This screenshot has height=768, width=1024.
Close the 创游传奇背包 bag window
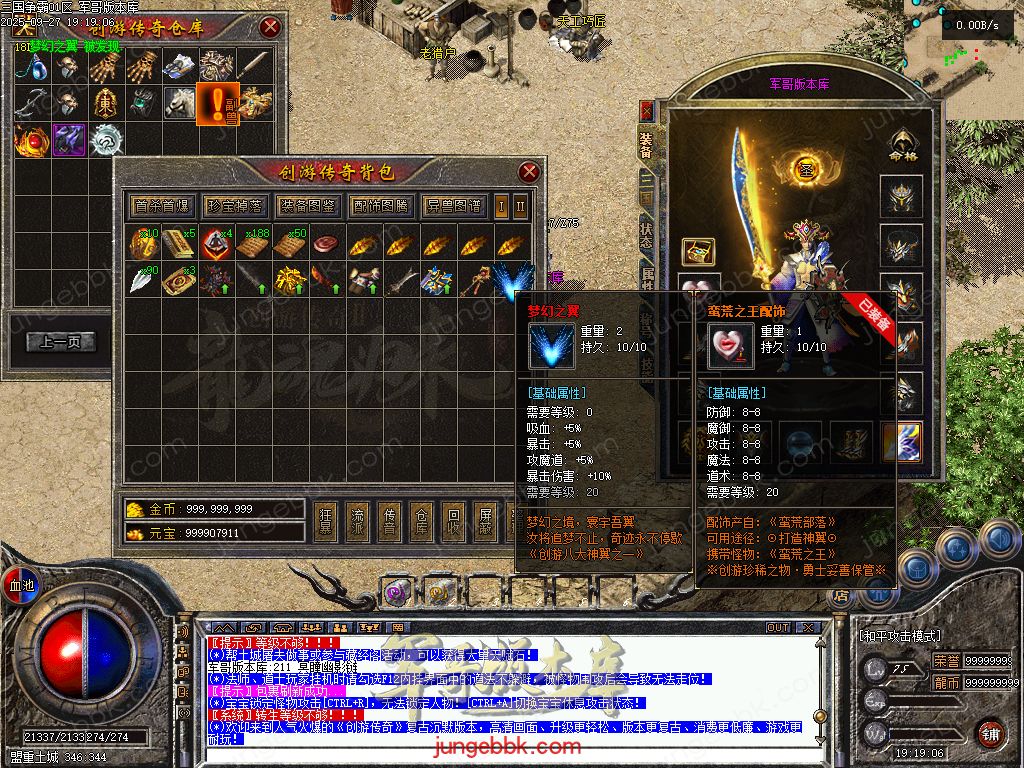[x=530, y=172]
